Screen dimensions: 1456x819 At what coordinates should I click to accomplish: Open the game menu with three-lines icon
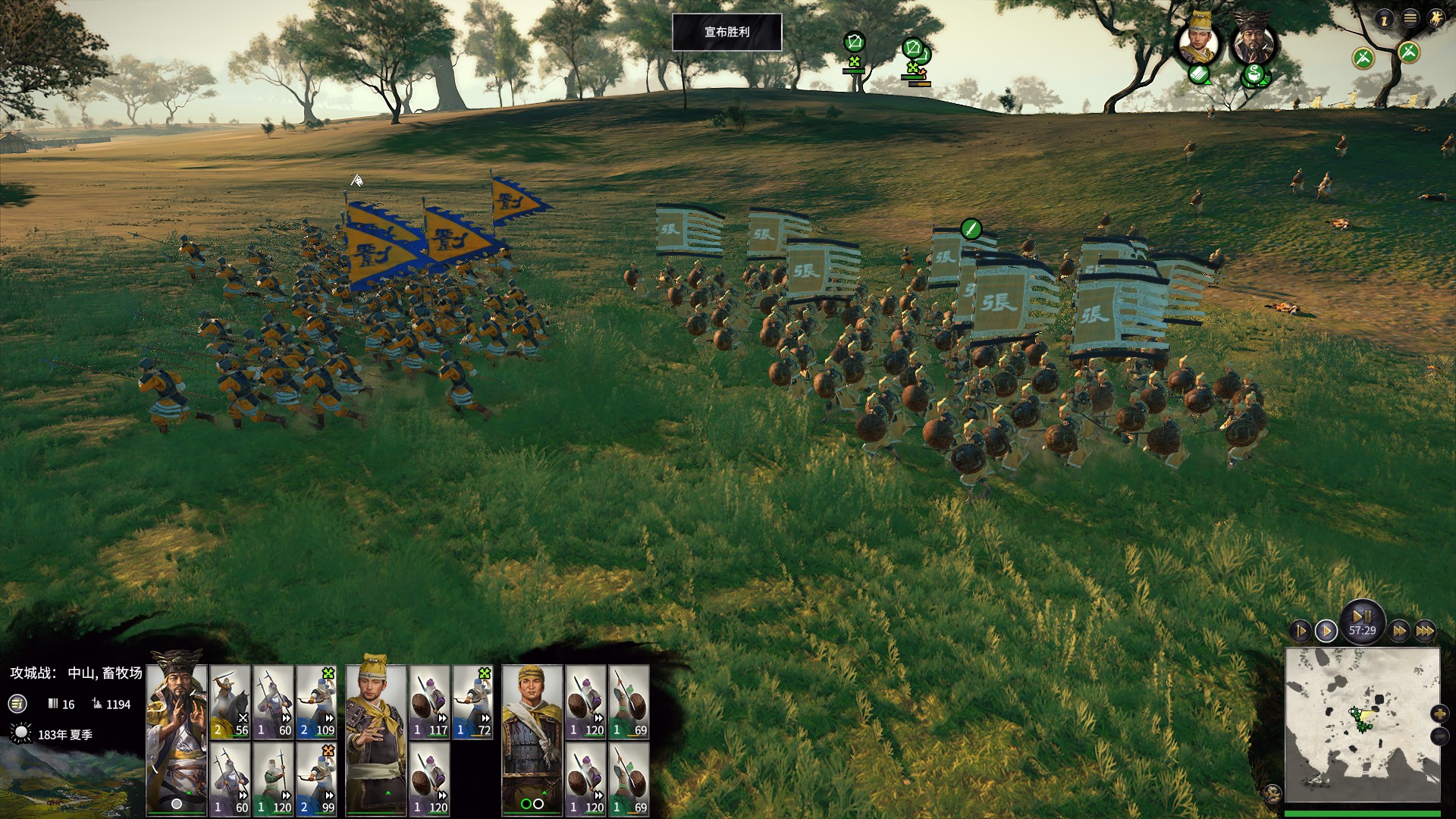(x=1410, y=18)
